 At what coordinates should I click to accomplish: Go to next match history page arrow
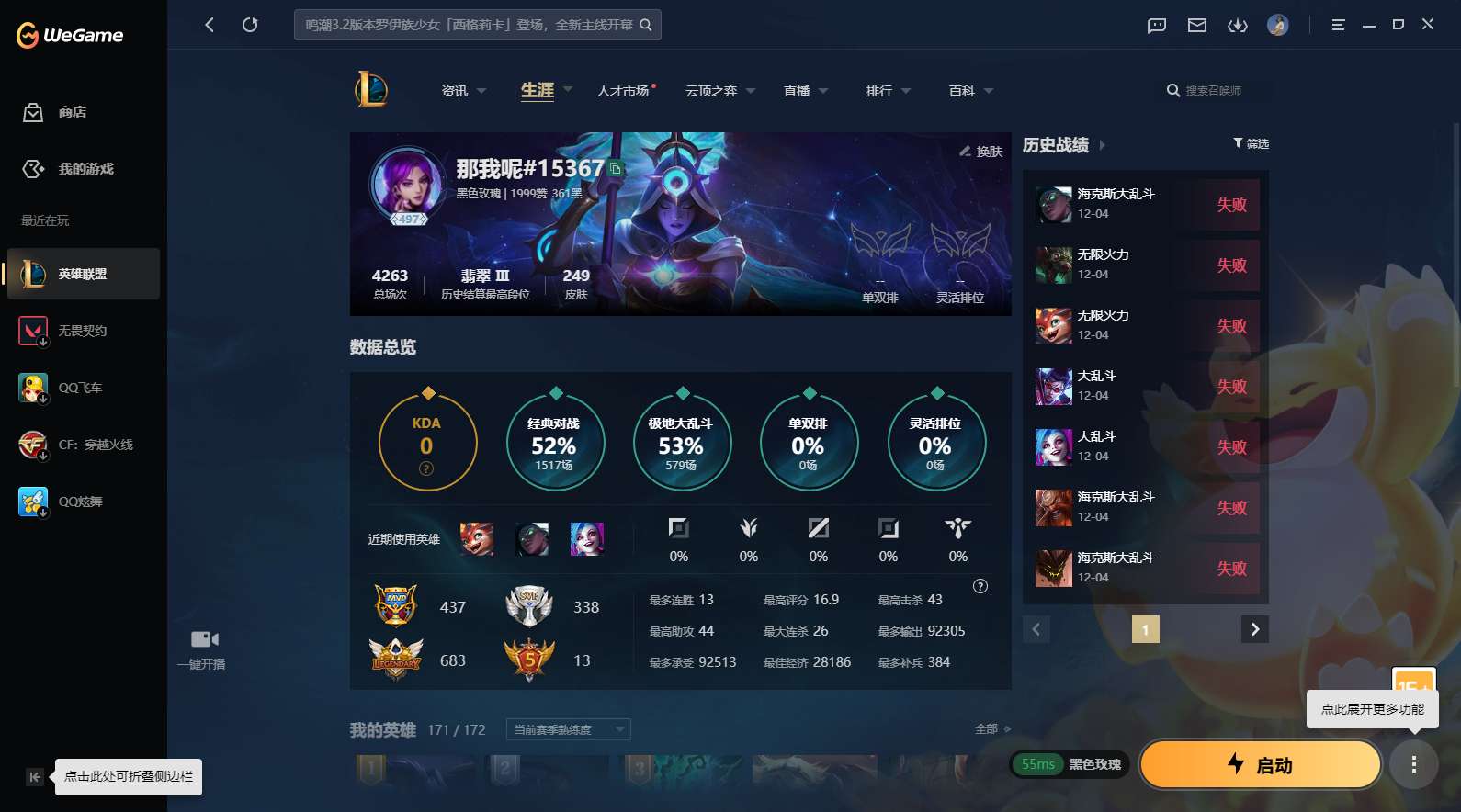(x=1255, y=629)
